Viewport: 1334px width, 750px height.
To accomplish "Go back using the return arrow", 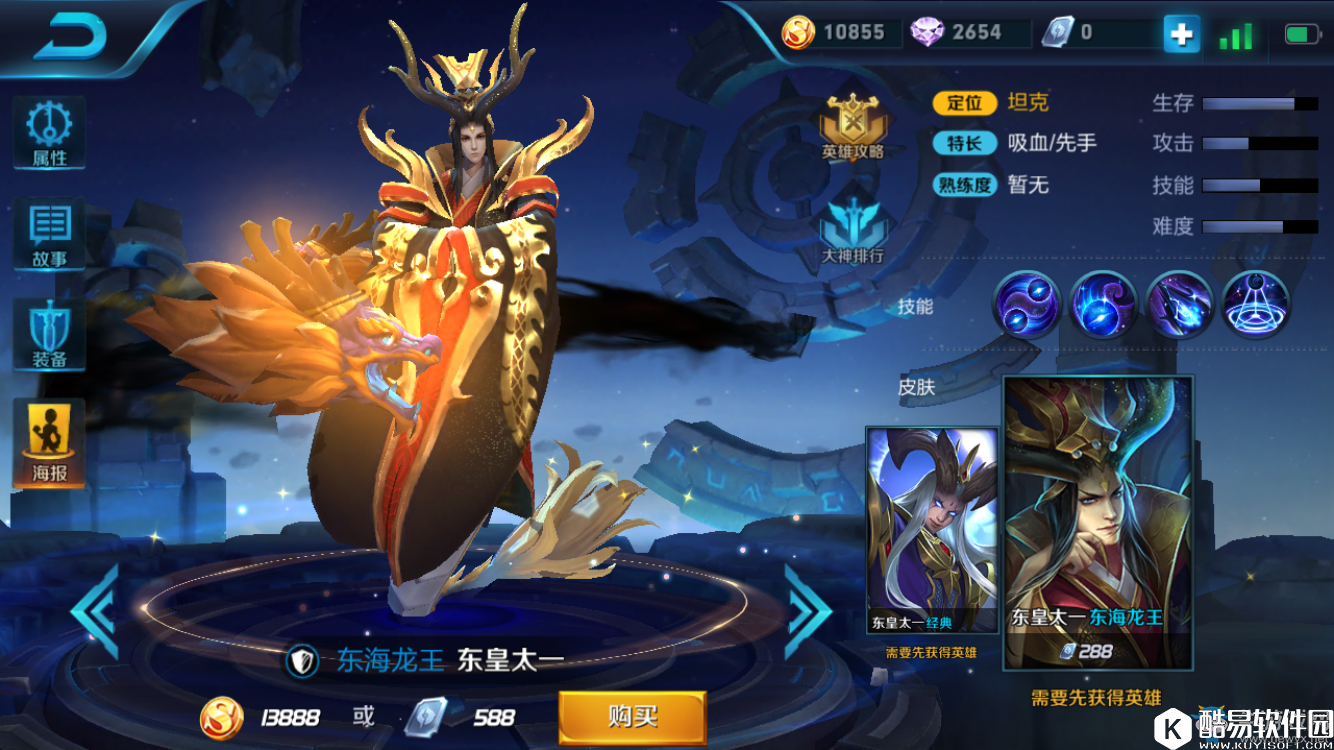I will 70,36.
